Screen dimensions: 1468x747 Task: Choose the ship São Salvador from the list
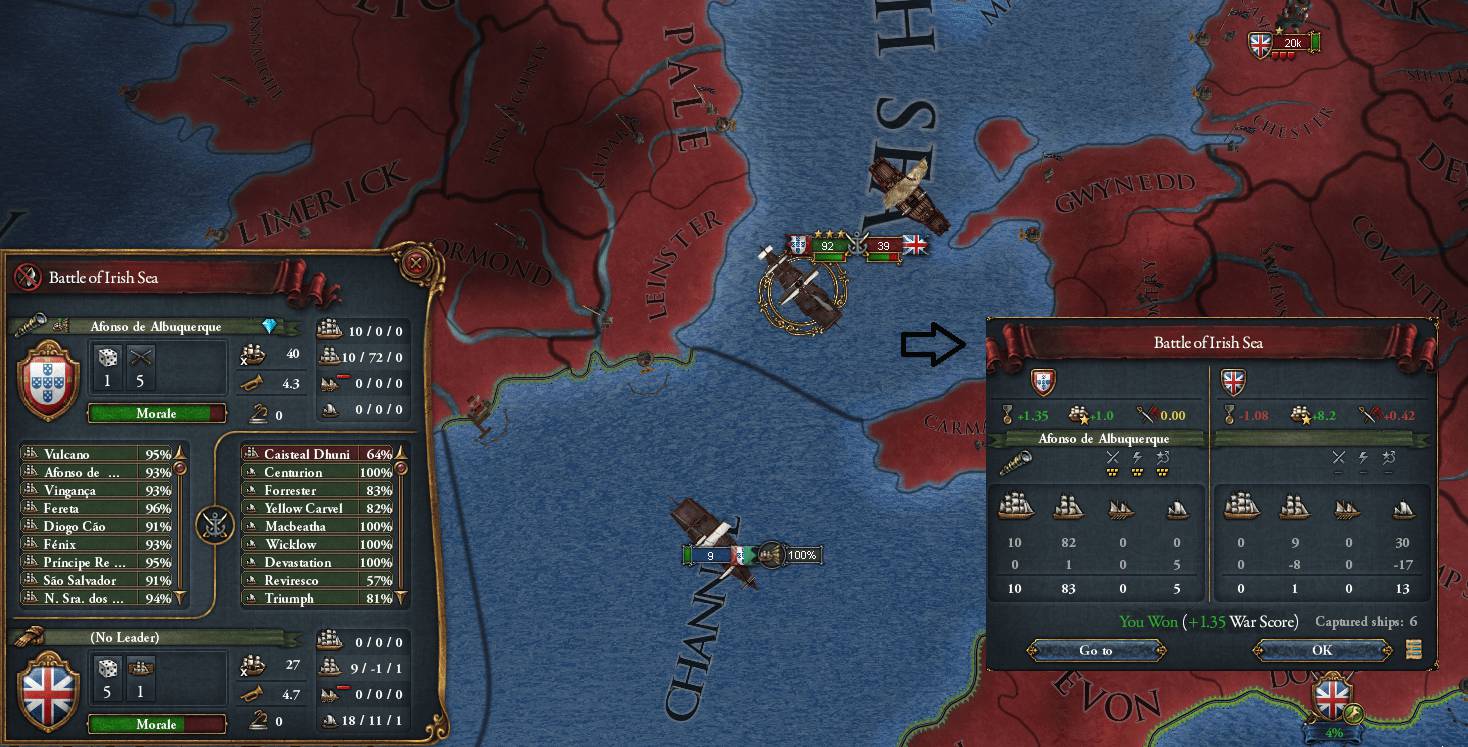coord(96,580)
